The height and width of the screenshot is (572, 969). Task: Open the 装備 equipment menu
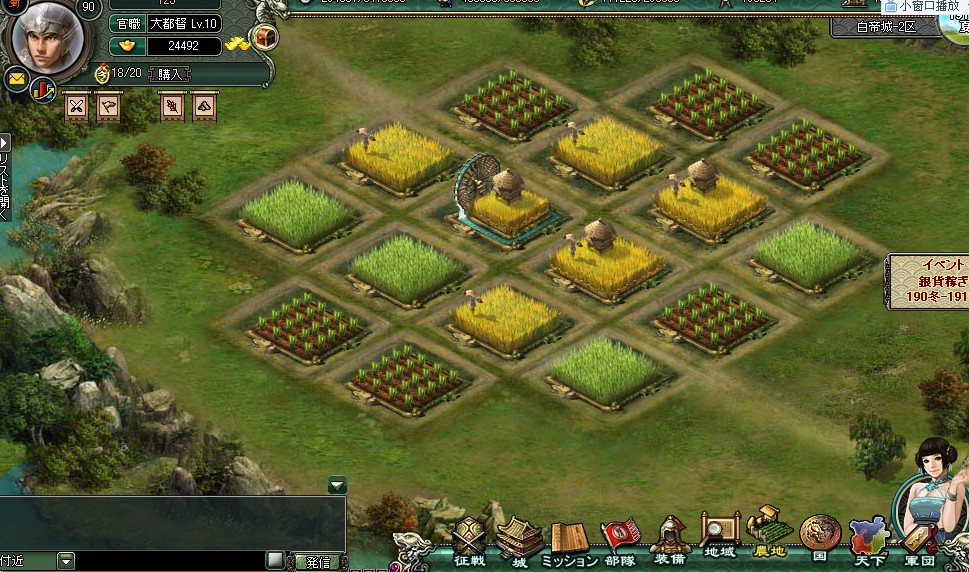coord(671,542)
